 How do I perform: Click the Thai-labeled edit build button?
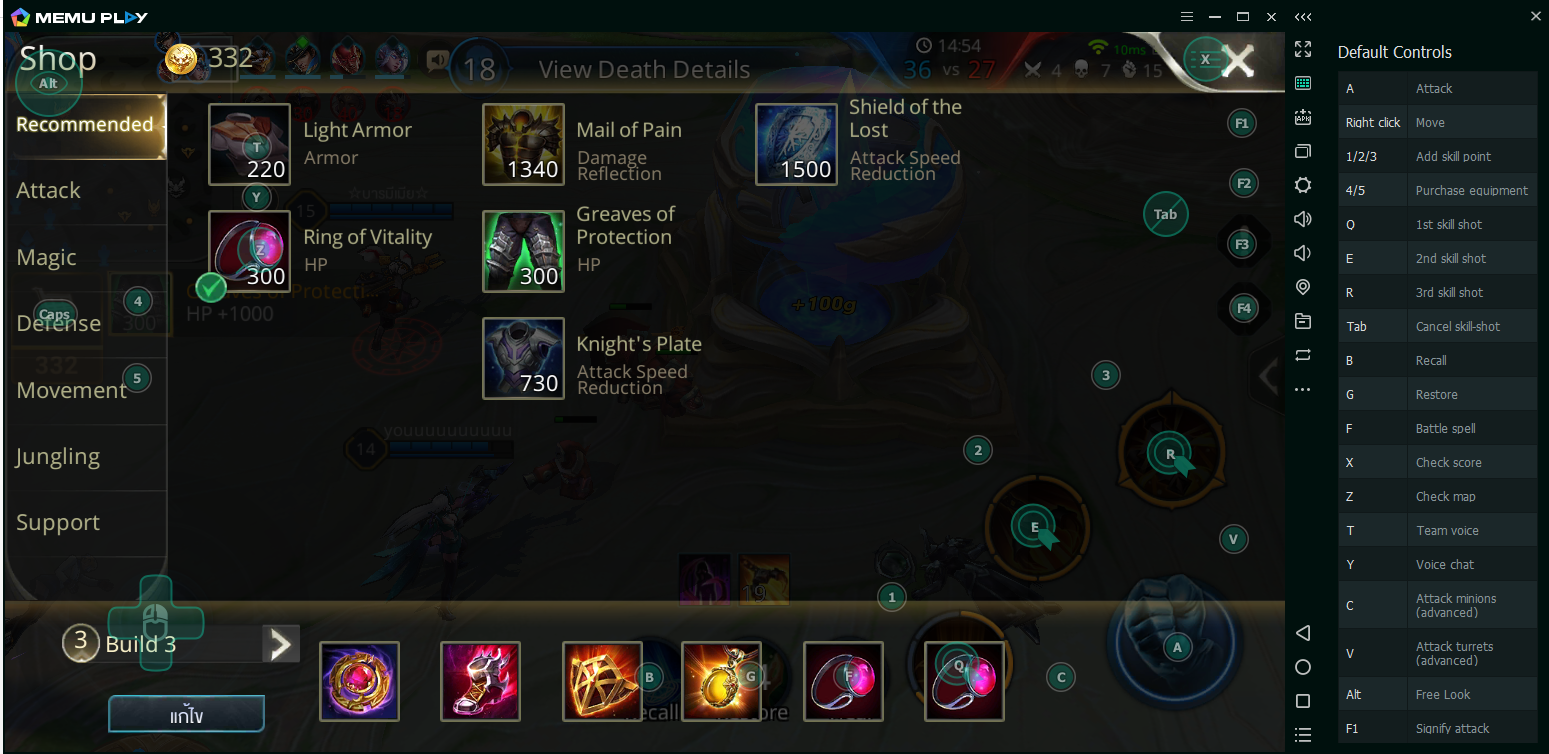(186, 715)
